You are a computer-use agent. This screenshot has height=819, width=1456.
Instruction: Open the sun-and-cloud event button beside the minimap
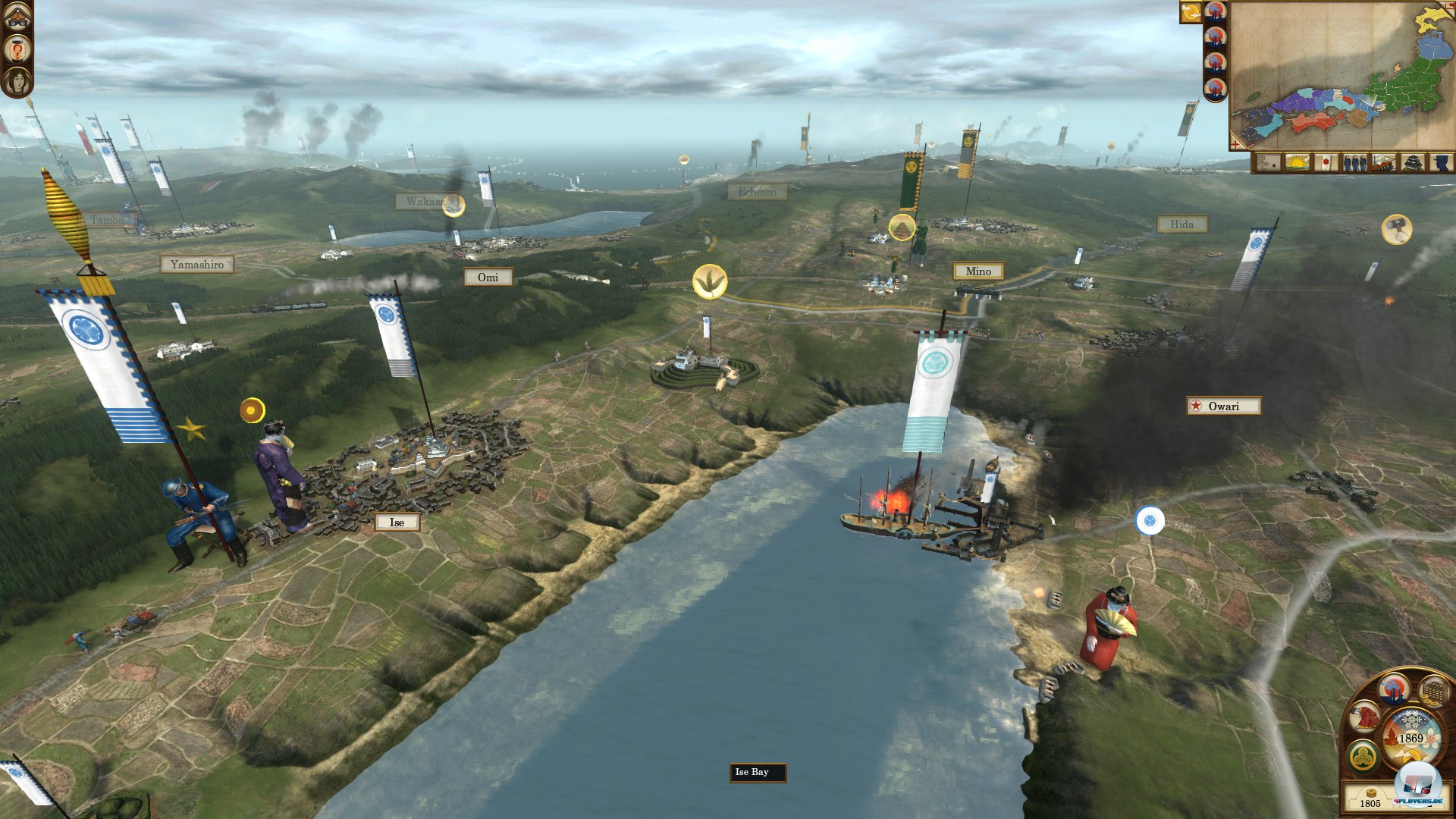pyautogui.click(x=1191, y=12)
